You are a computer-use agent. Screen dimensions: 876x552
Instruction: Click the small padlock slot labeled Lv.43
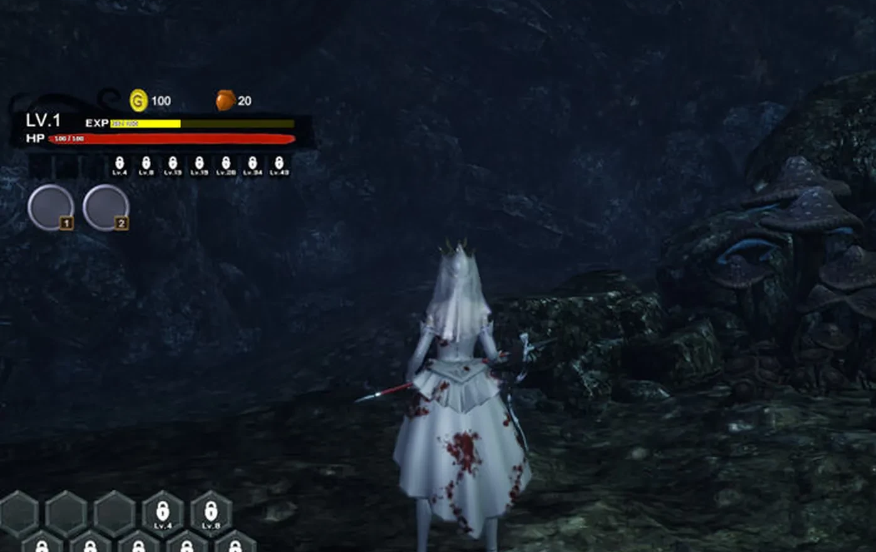coord(279,164)
